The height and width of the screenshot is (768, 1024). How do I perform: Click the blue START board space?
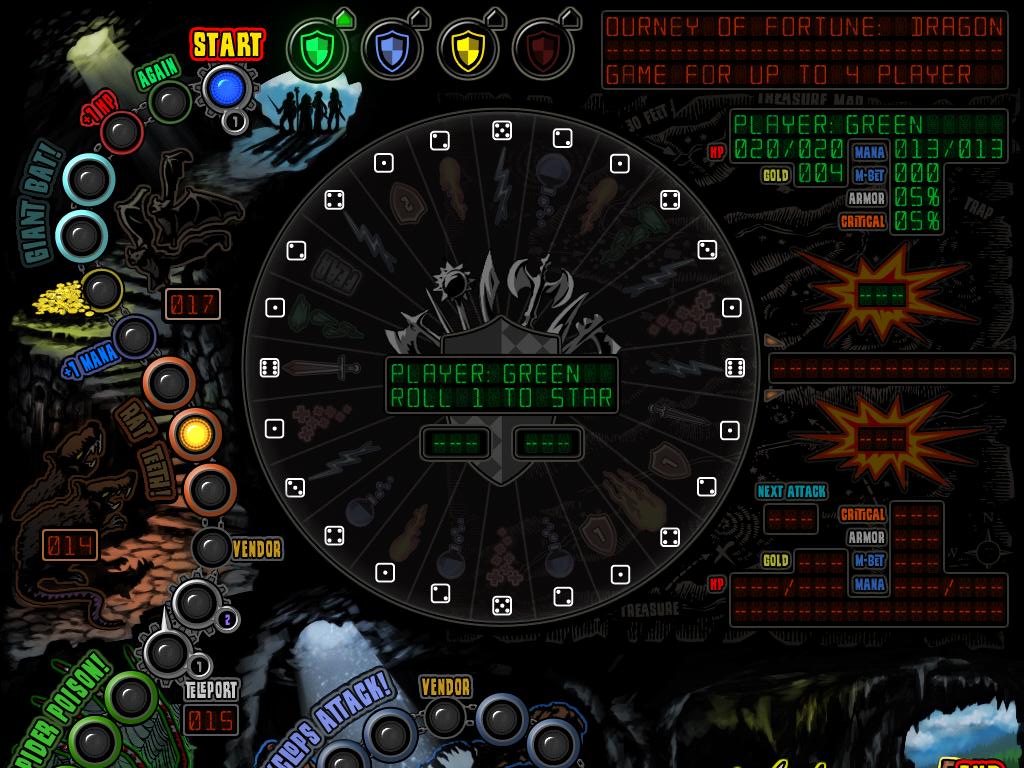click(x=225, y=88)
